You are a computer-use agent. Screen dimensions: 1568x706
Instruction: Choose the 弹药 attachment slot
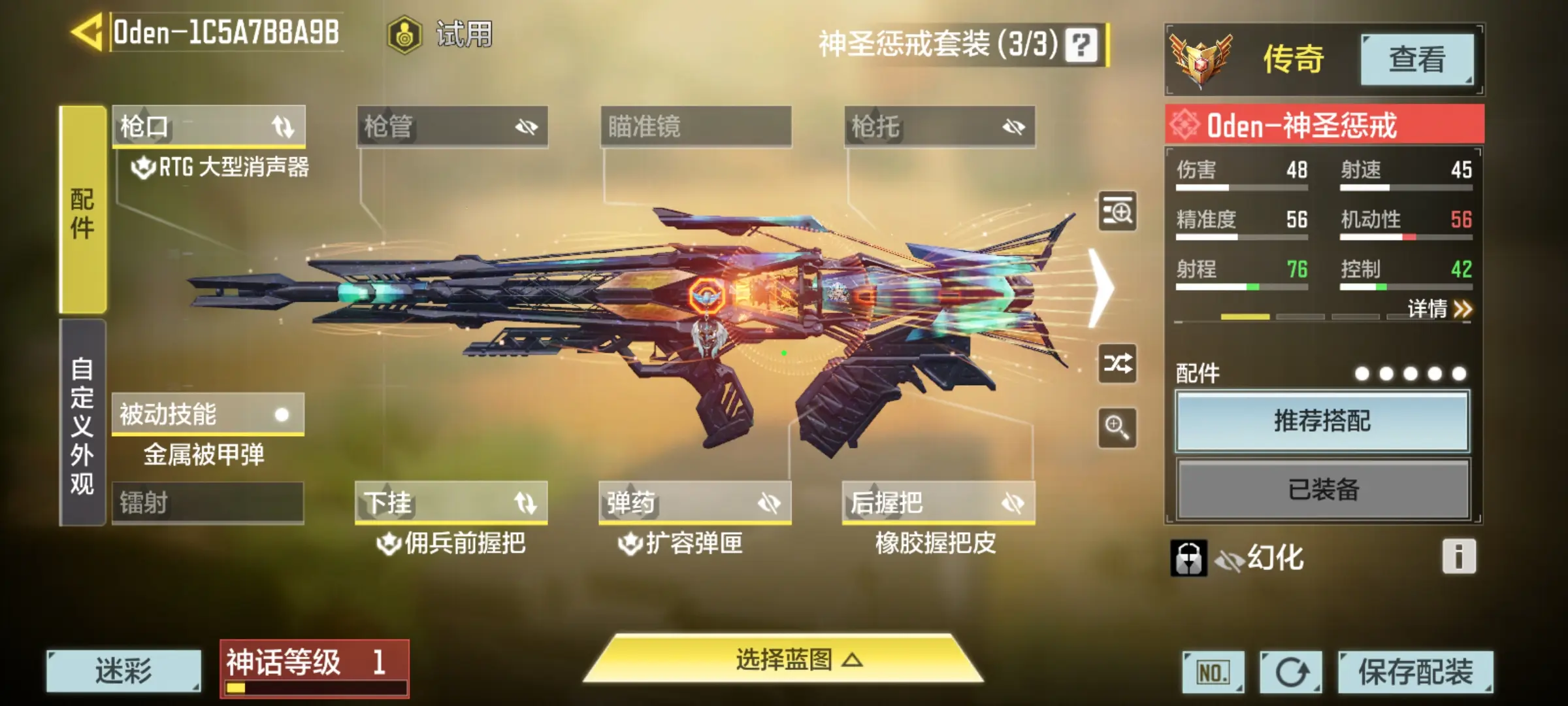[695, 503]
